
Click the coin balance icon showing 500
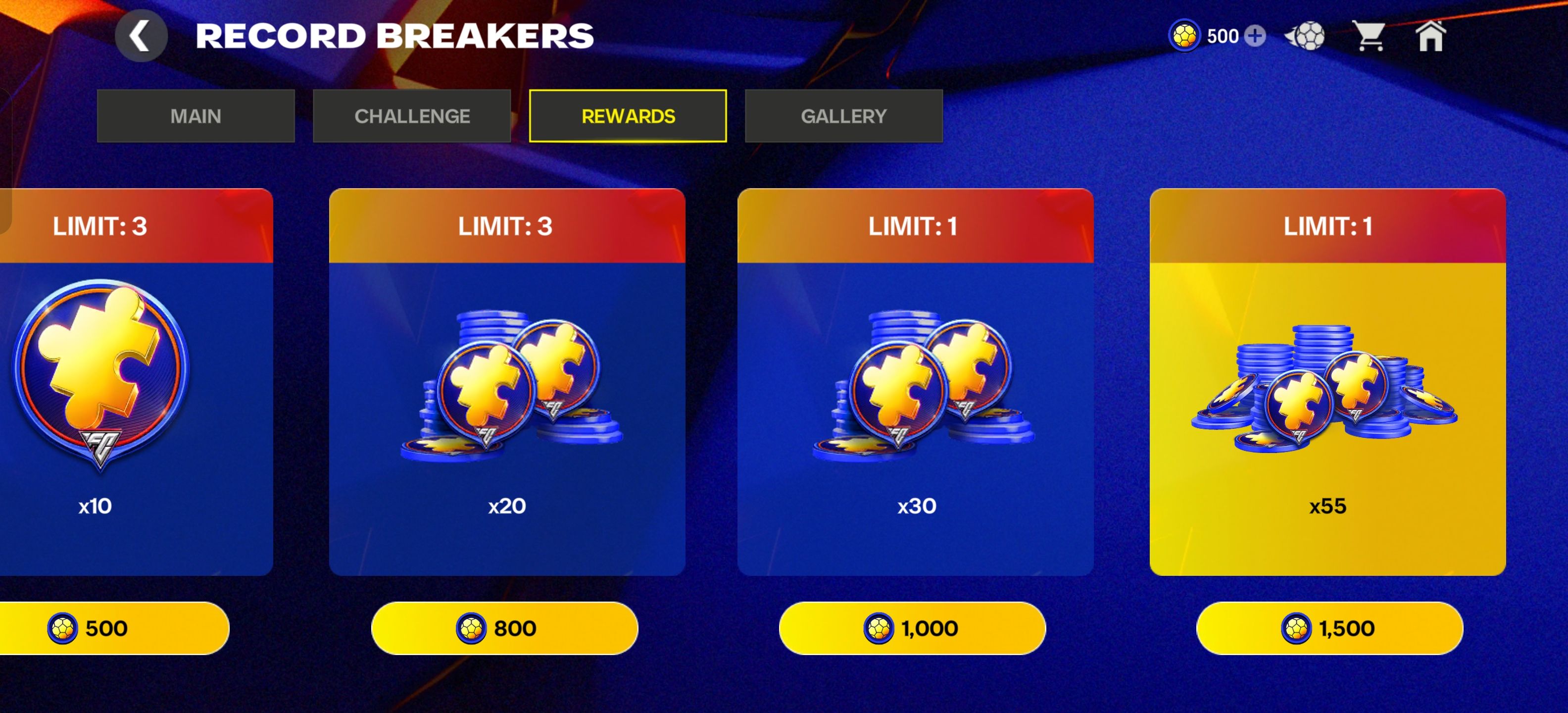tap(1186, 37)
